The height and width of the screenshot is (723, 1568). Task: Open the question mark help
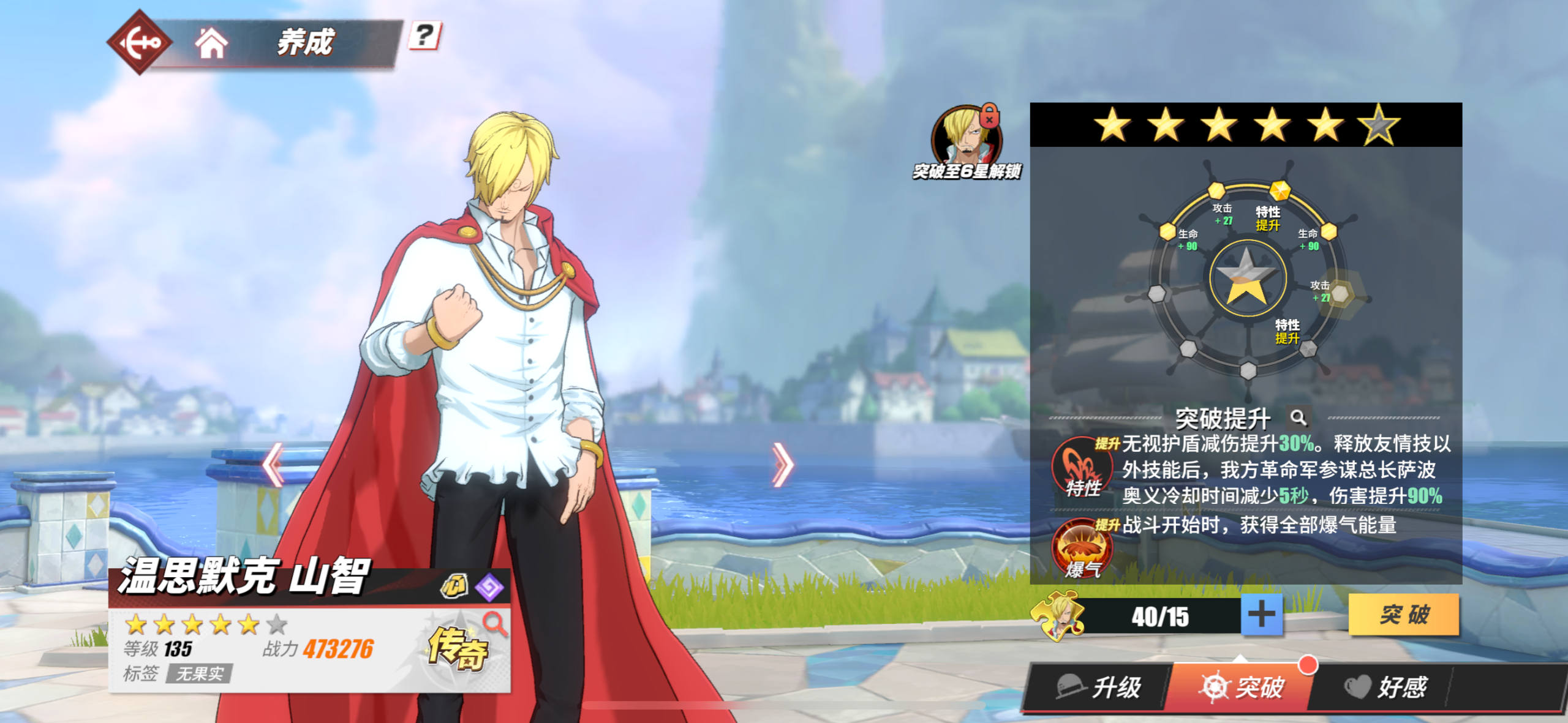pos(424,36)
